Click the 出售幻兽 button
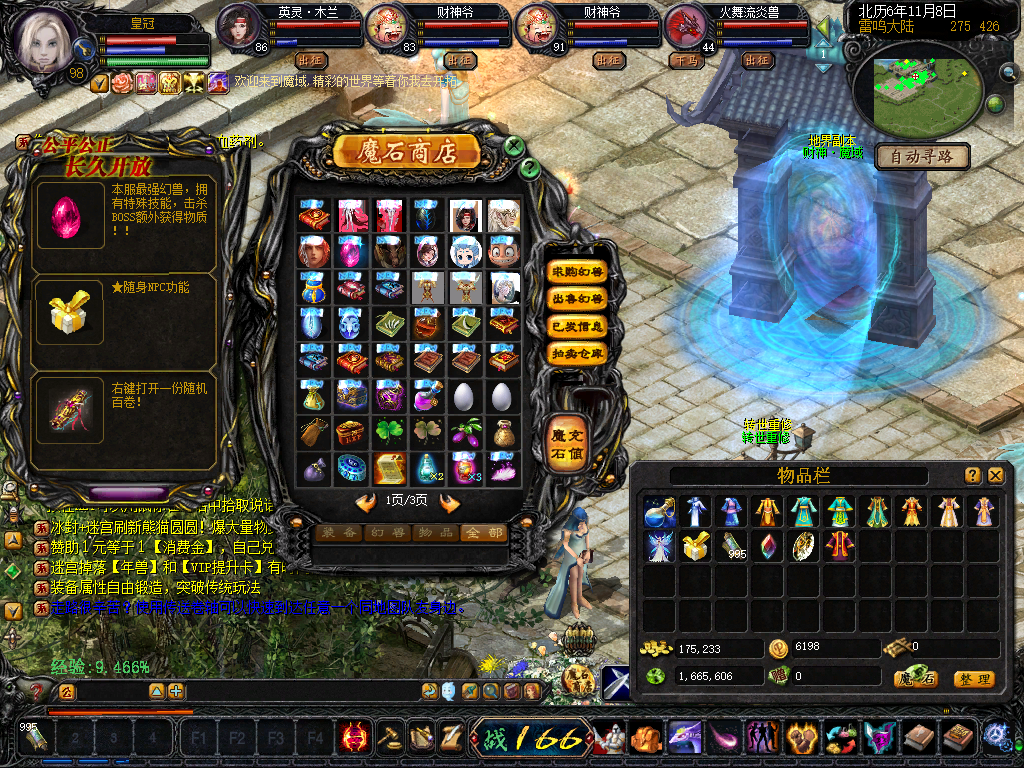This screenshot has width=1024, height=768. 577,299
